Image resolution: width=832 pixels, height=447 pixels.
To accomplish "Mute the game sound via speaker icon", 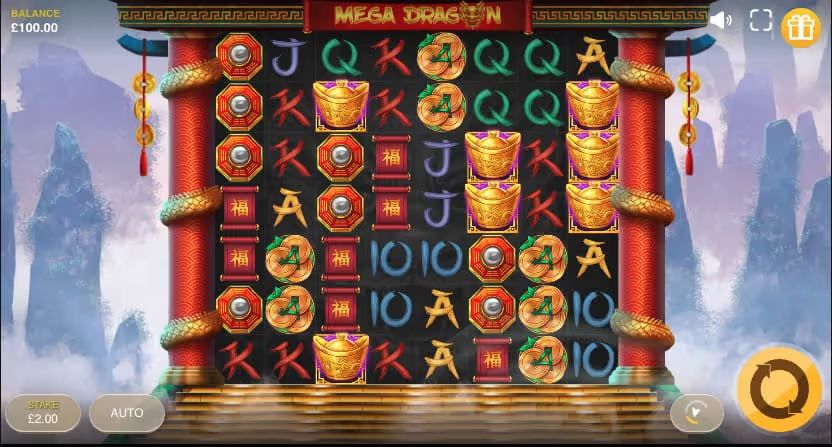I will tap(720, 20).
